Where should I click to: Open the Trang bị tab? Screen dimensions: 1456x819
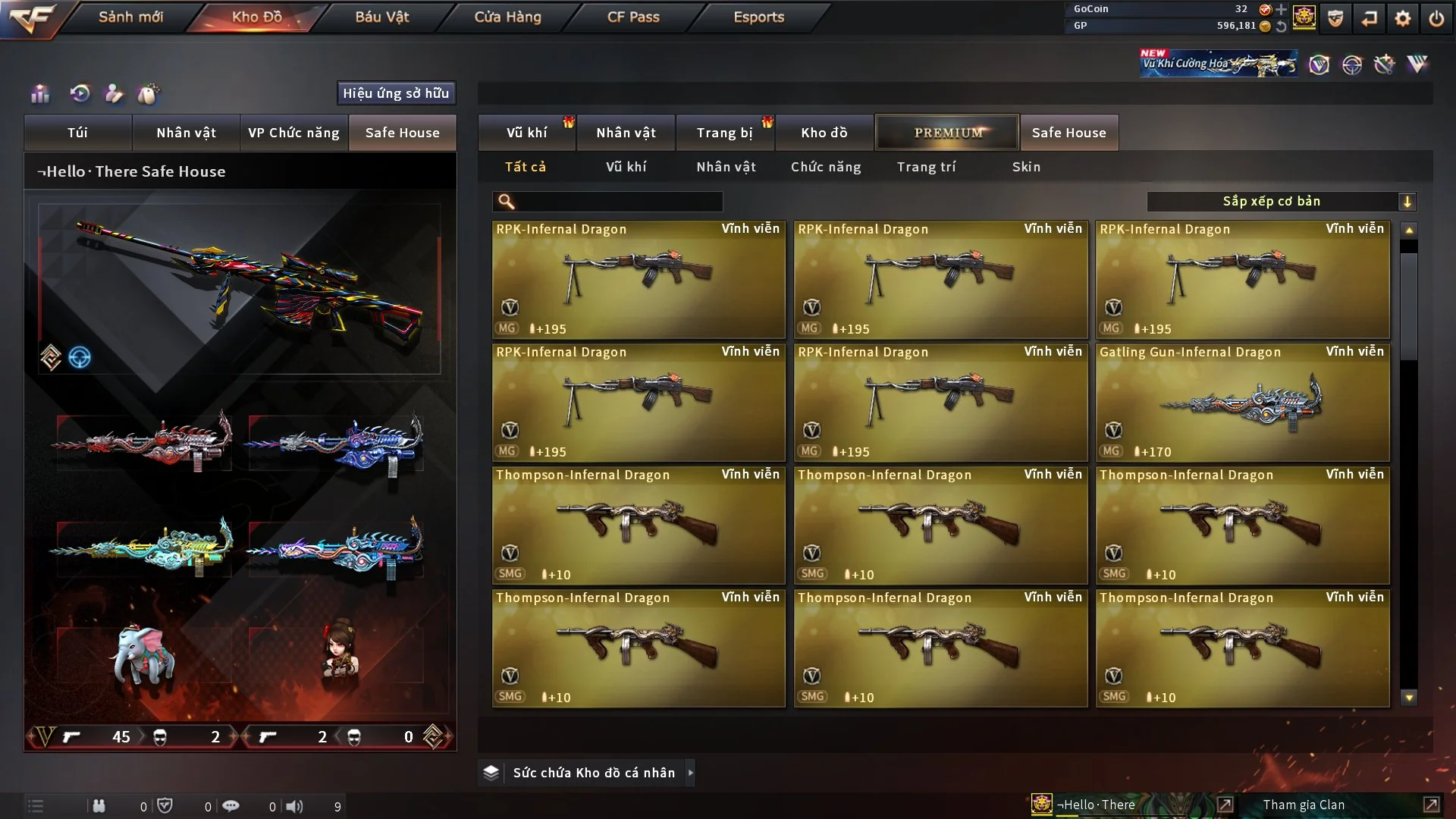[724, 133]
